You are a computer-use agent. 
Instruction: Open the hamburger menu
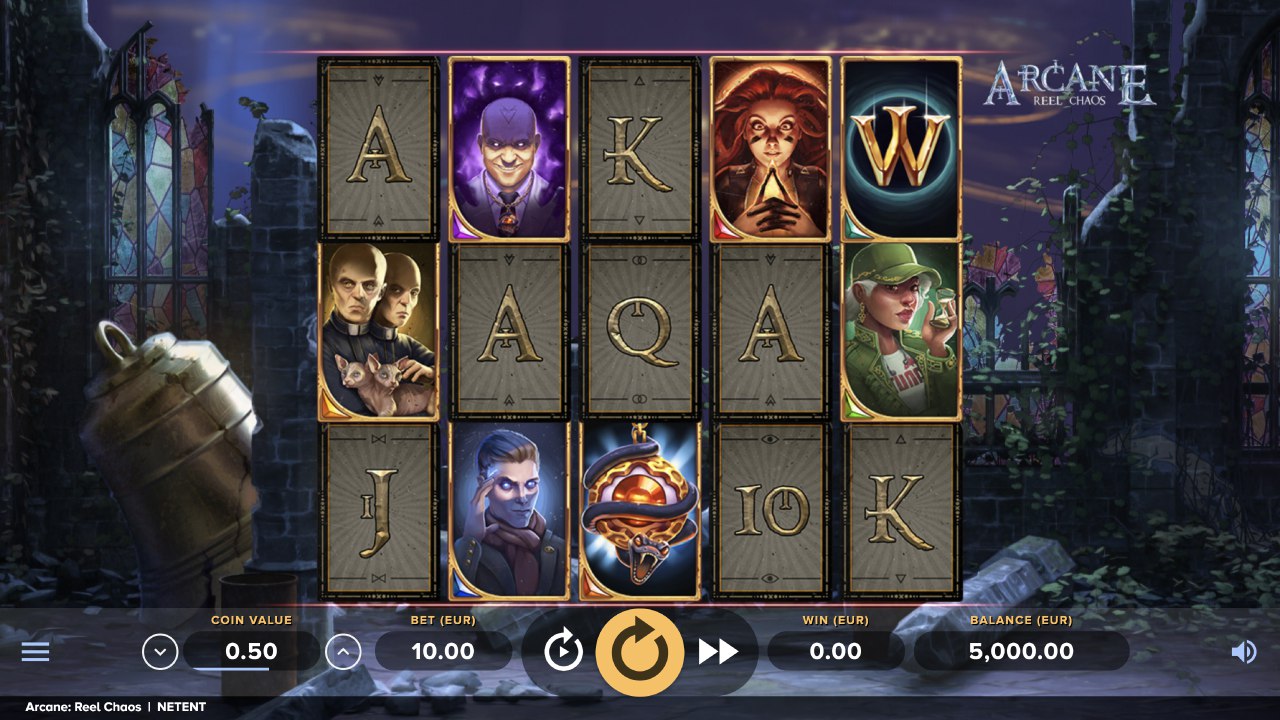pyautogui.click(x=36, y=652)
